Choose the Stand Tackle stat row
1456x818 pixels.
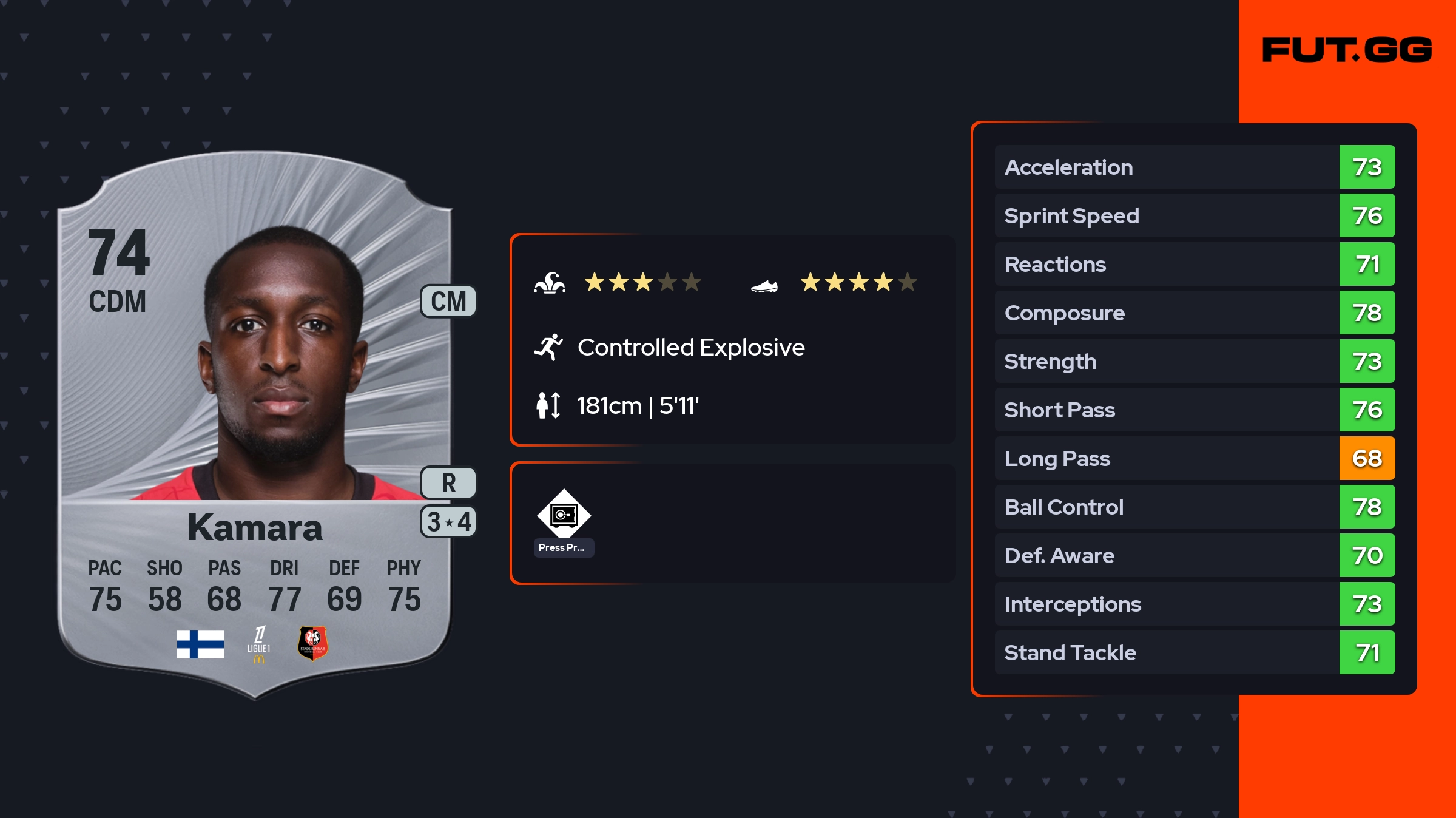[x=1194, y=652]
